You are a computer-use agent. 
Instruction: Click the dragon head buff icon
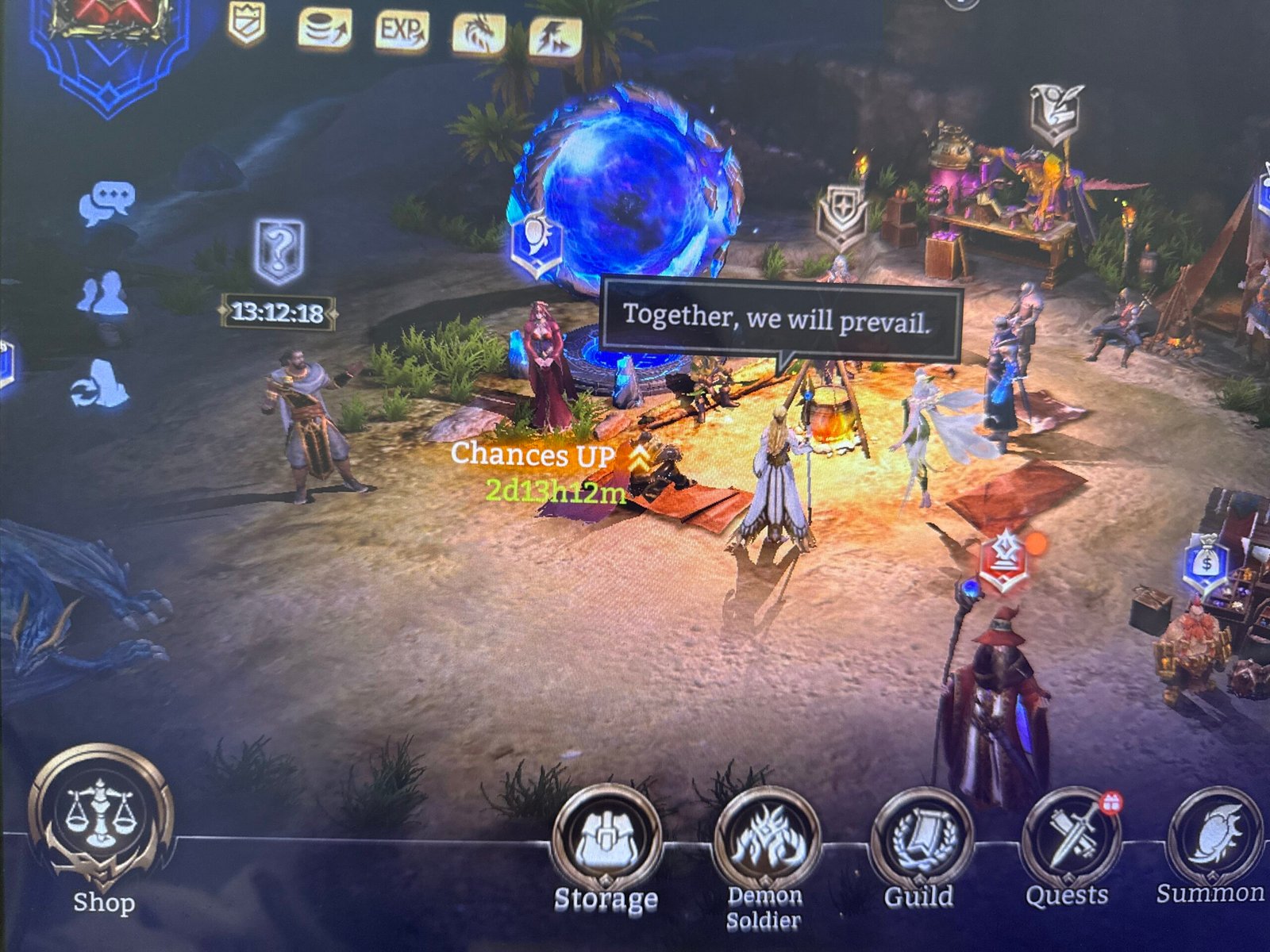point(479,34)
